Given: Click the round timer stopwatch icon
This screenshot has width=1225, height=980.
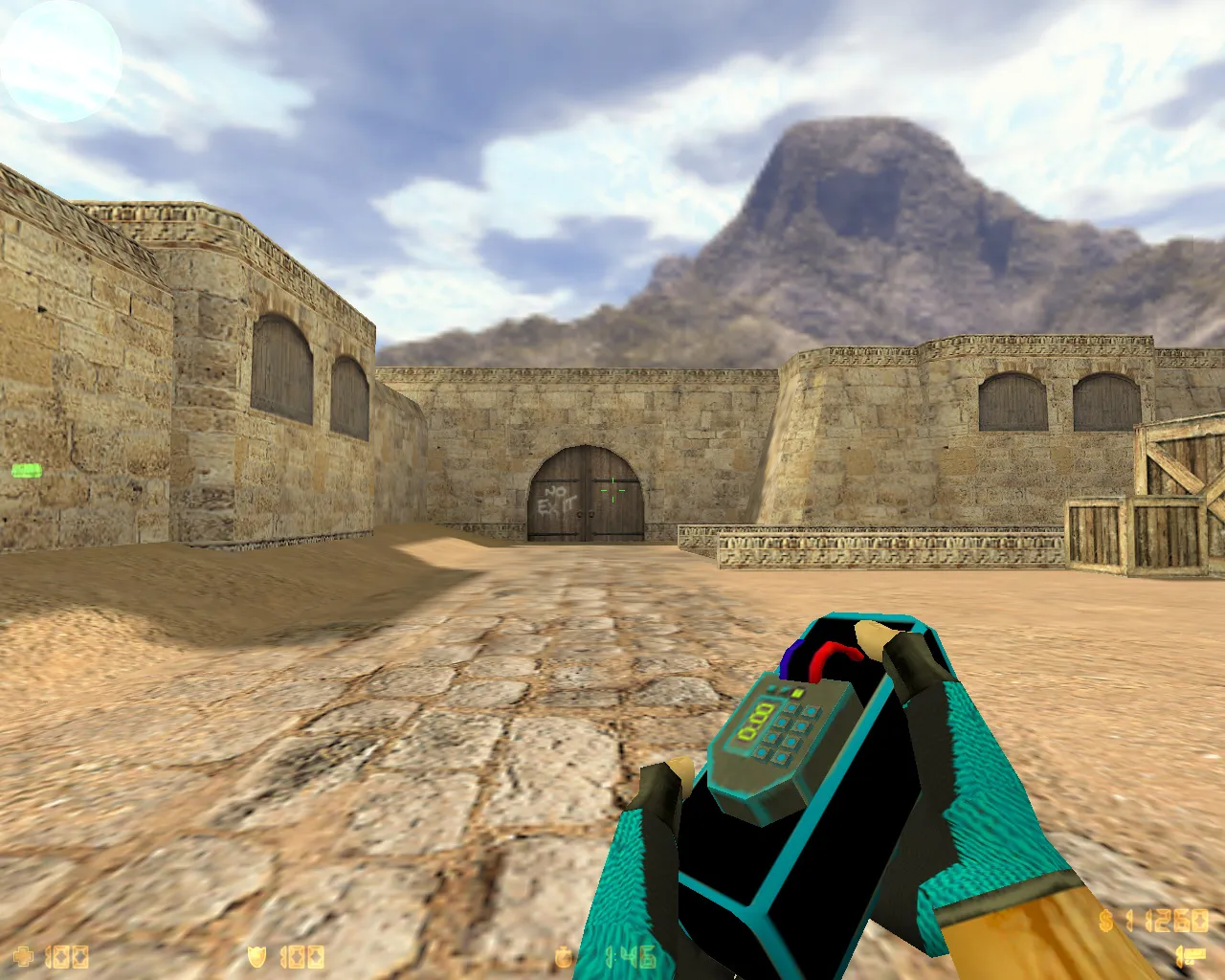Looking at the screenshot, I should pyautogui.click(x=563, y=955).
